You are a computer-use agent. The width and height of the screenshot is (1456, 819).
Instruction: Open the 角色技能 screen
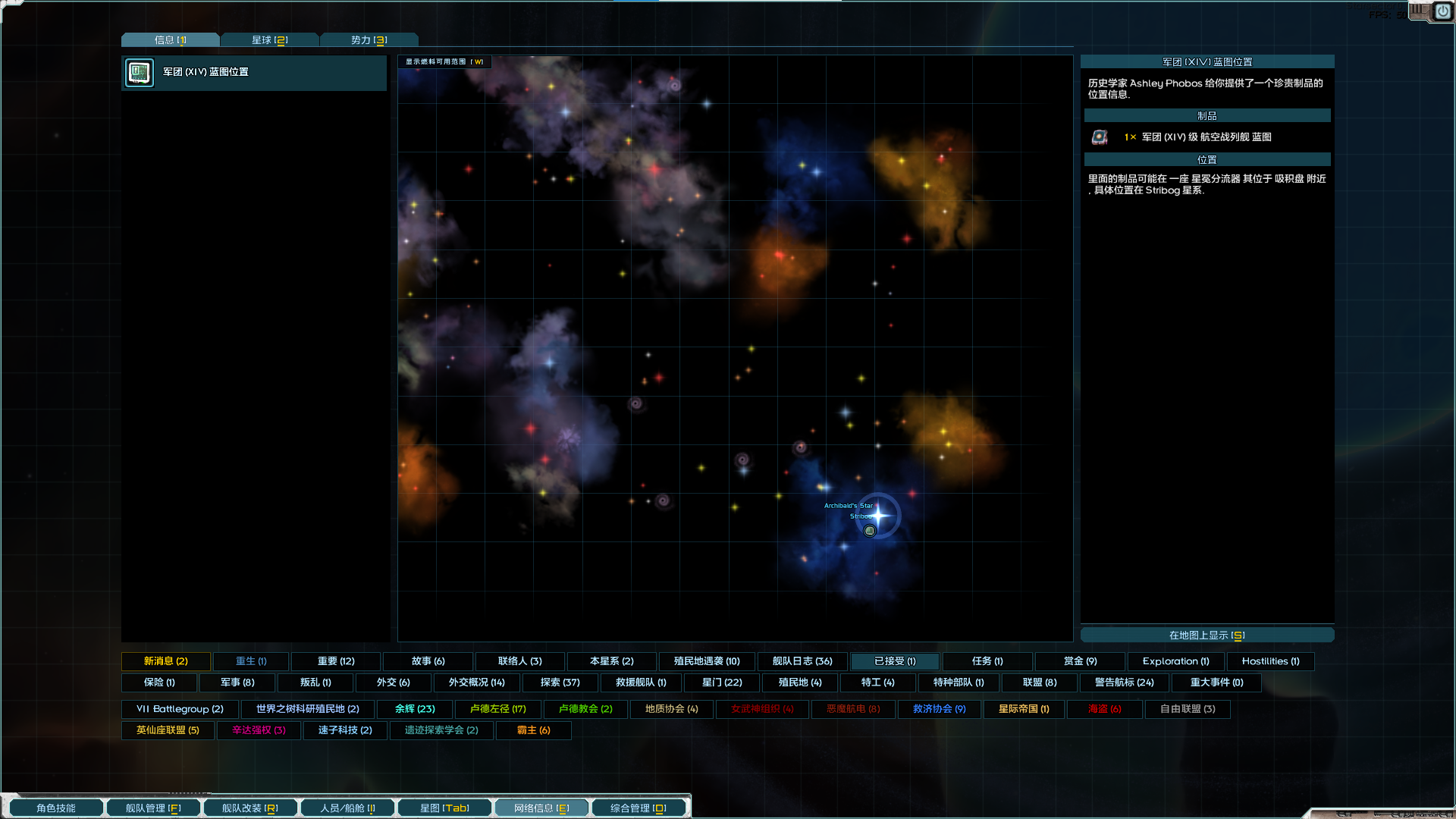coord(56,808)
